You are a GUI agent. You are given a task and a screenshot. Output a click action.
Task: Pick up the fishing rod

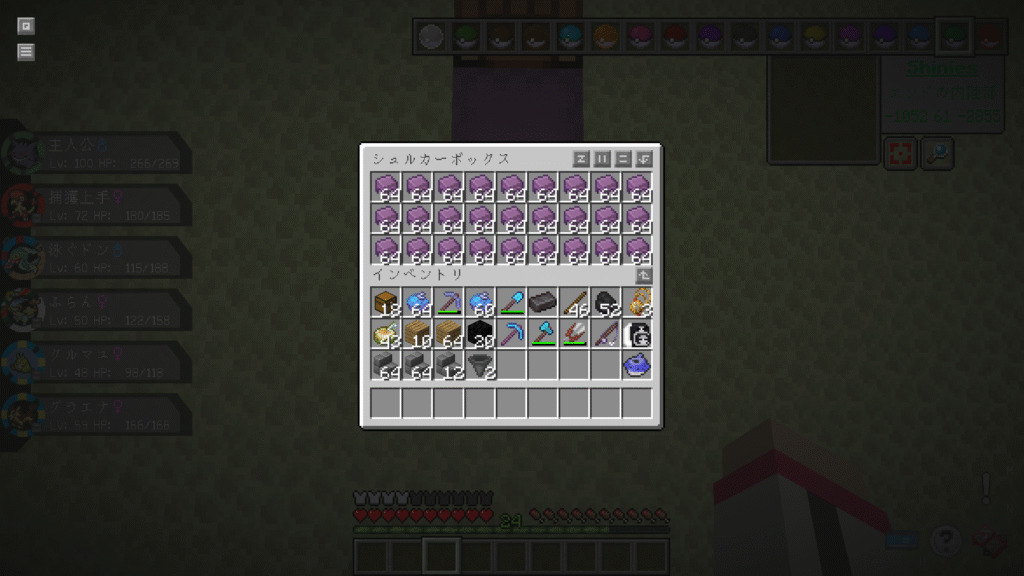[x=606, y=334]
